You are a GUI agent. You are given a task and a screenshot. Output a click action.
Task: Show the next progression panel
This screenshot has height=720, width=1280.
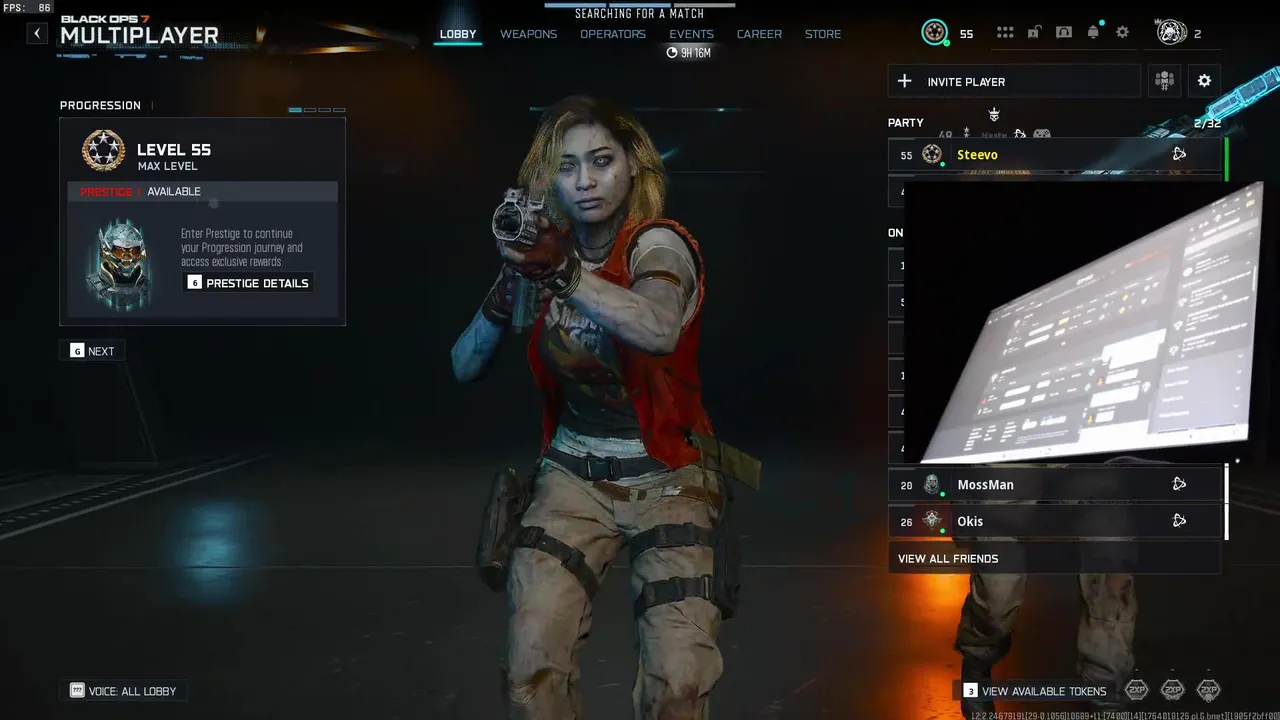pyautogui.click(x=92, y=351)
